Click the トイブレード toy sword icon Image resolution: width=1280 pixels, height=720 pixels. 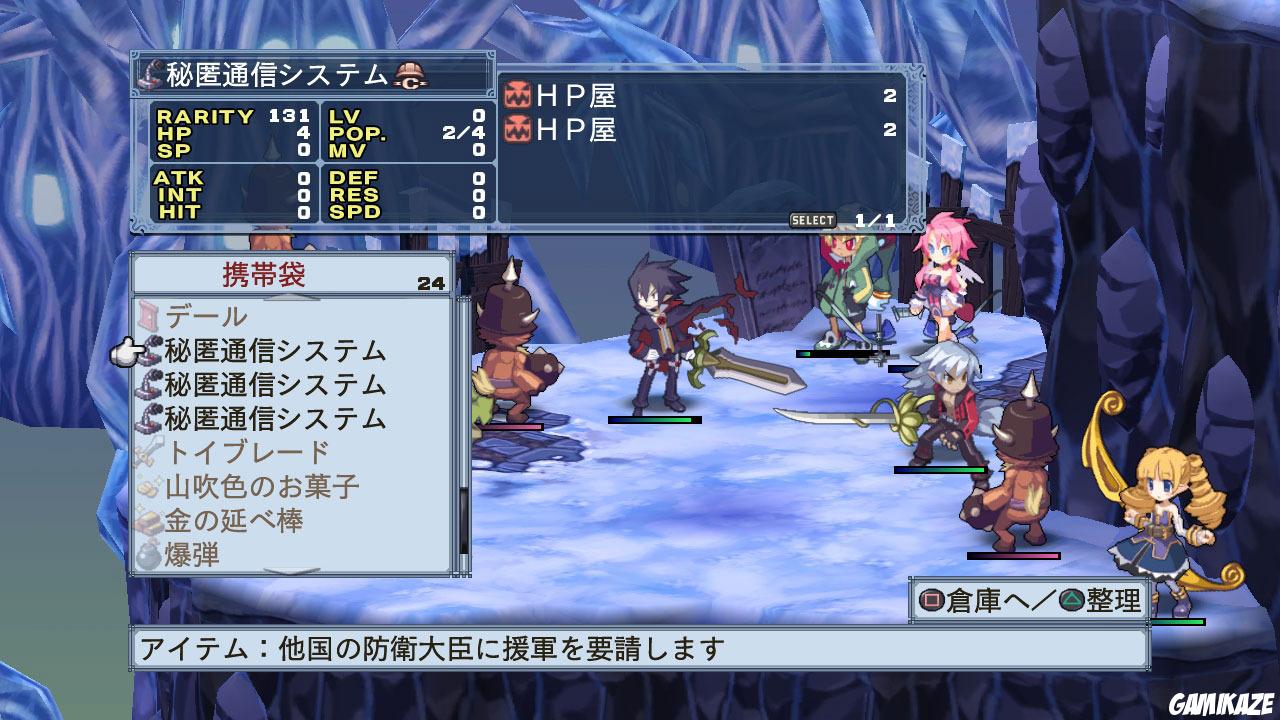click(x=148, y=449)
